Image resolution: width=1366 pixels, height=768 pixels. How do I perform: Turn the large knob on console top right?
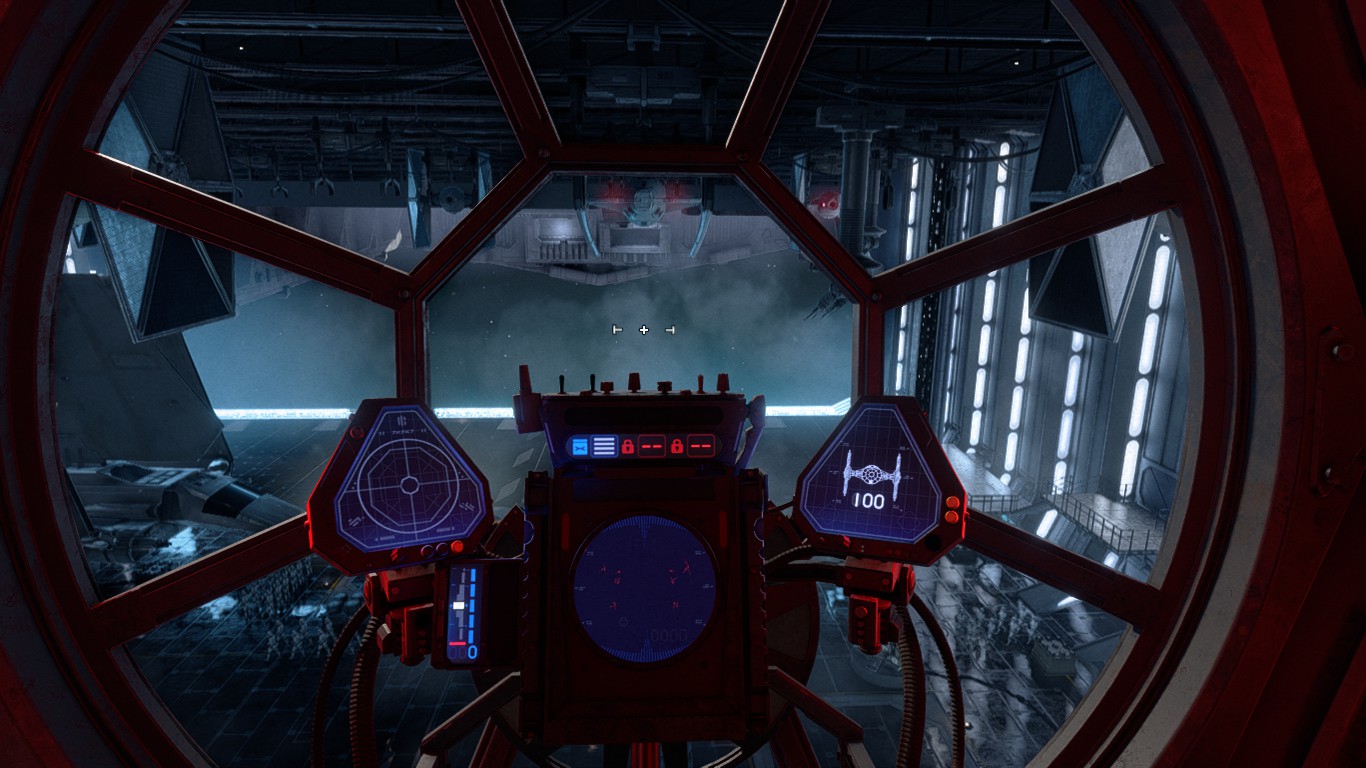coord(724,383)
